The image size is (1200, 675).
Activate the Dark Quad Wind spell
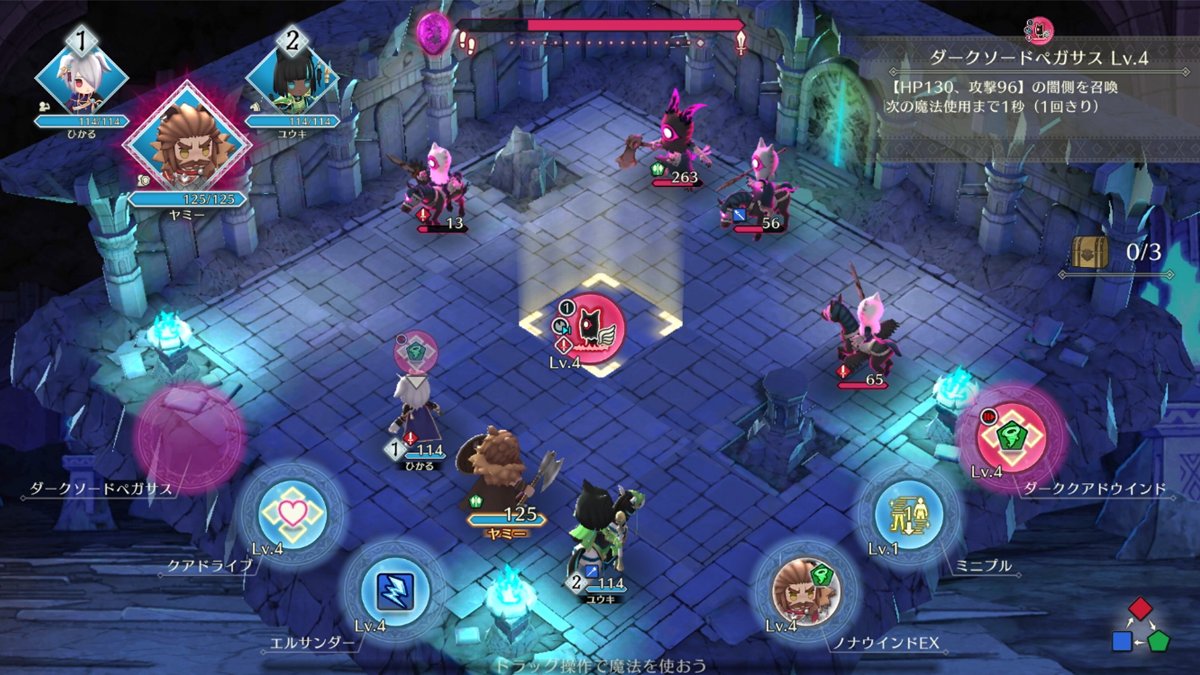(x=1011, y=437)
